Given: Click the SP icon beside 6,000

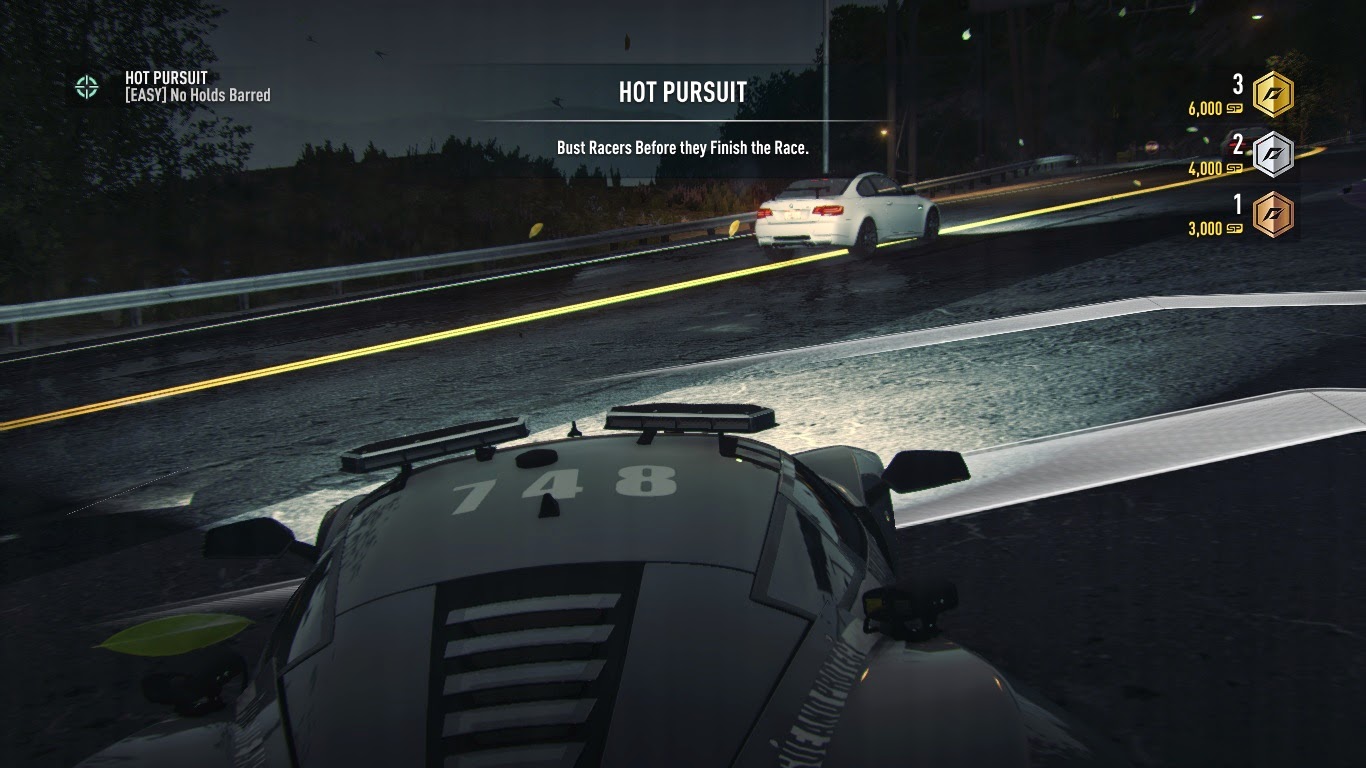Looking at the screenshot, I should click(x=1233, y=109).
